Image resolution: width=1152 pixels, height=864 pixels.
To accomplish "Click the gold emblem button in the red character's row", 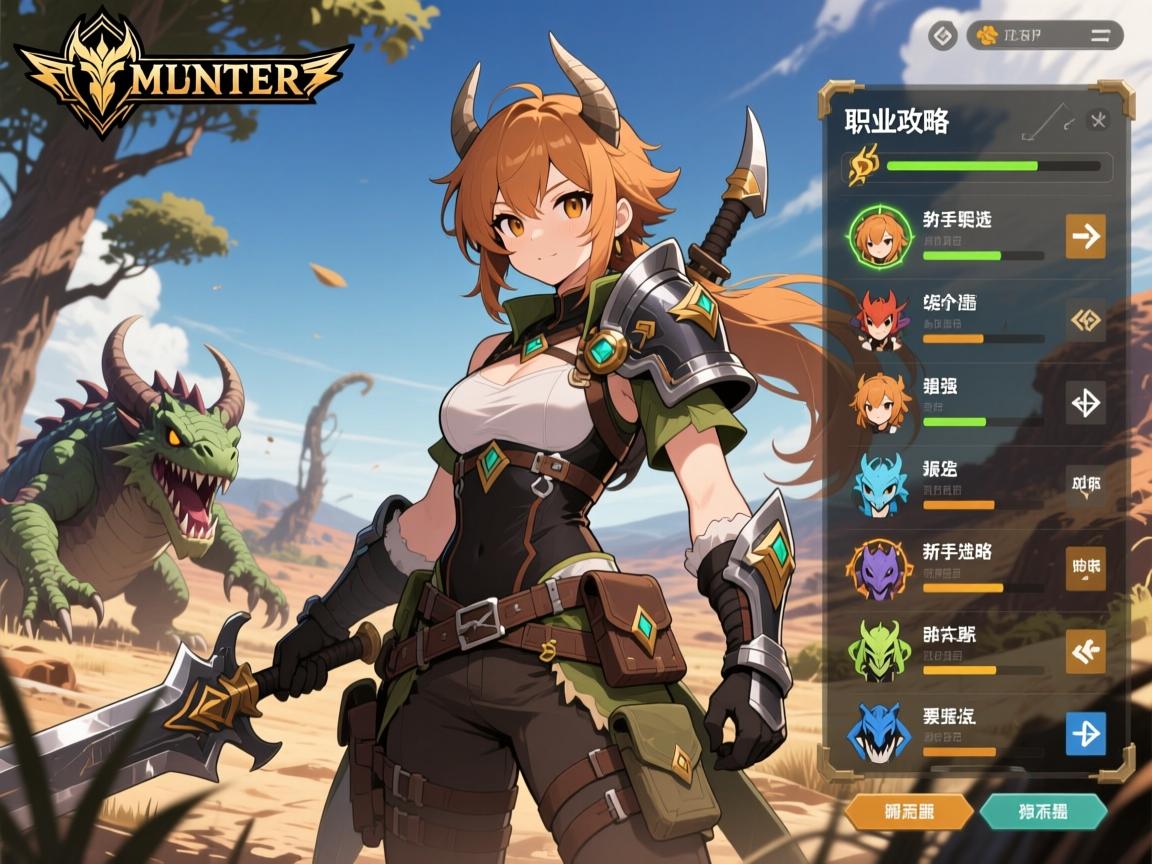I will coord(1085,320).
